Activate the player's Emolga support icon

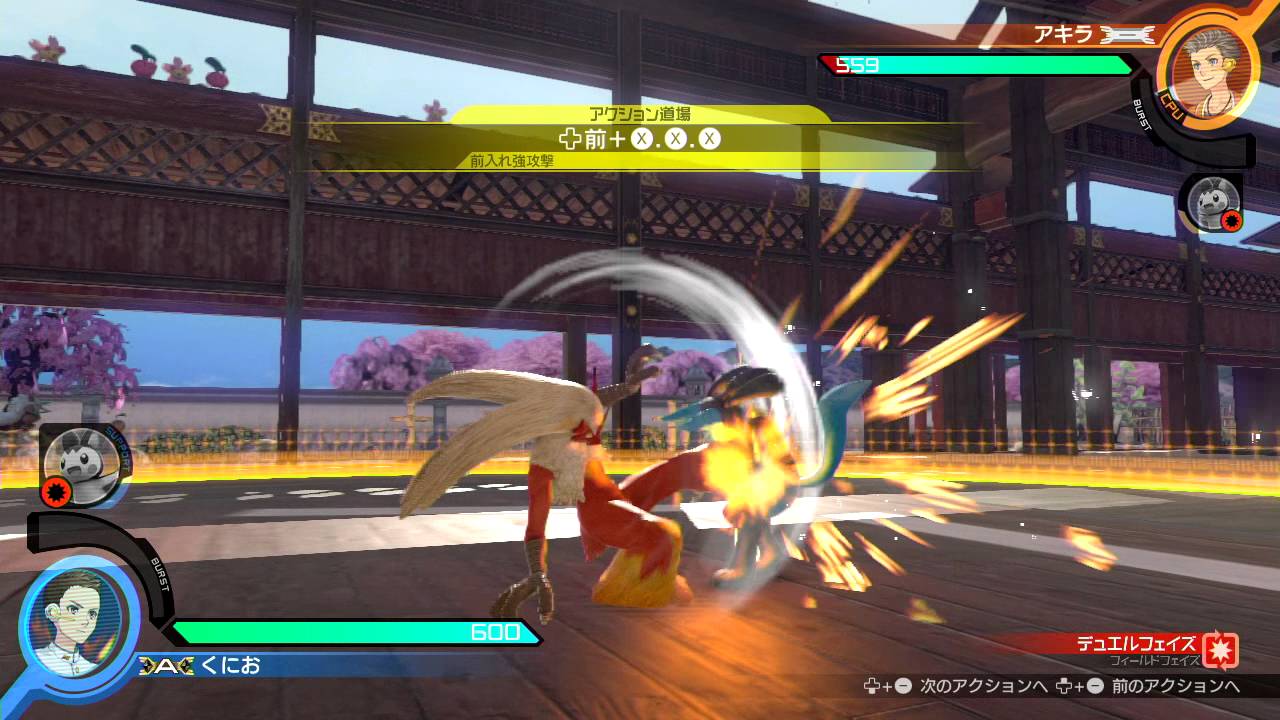[82, 464]
